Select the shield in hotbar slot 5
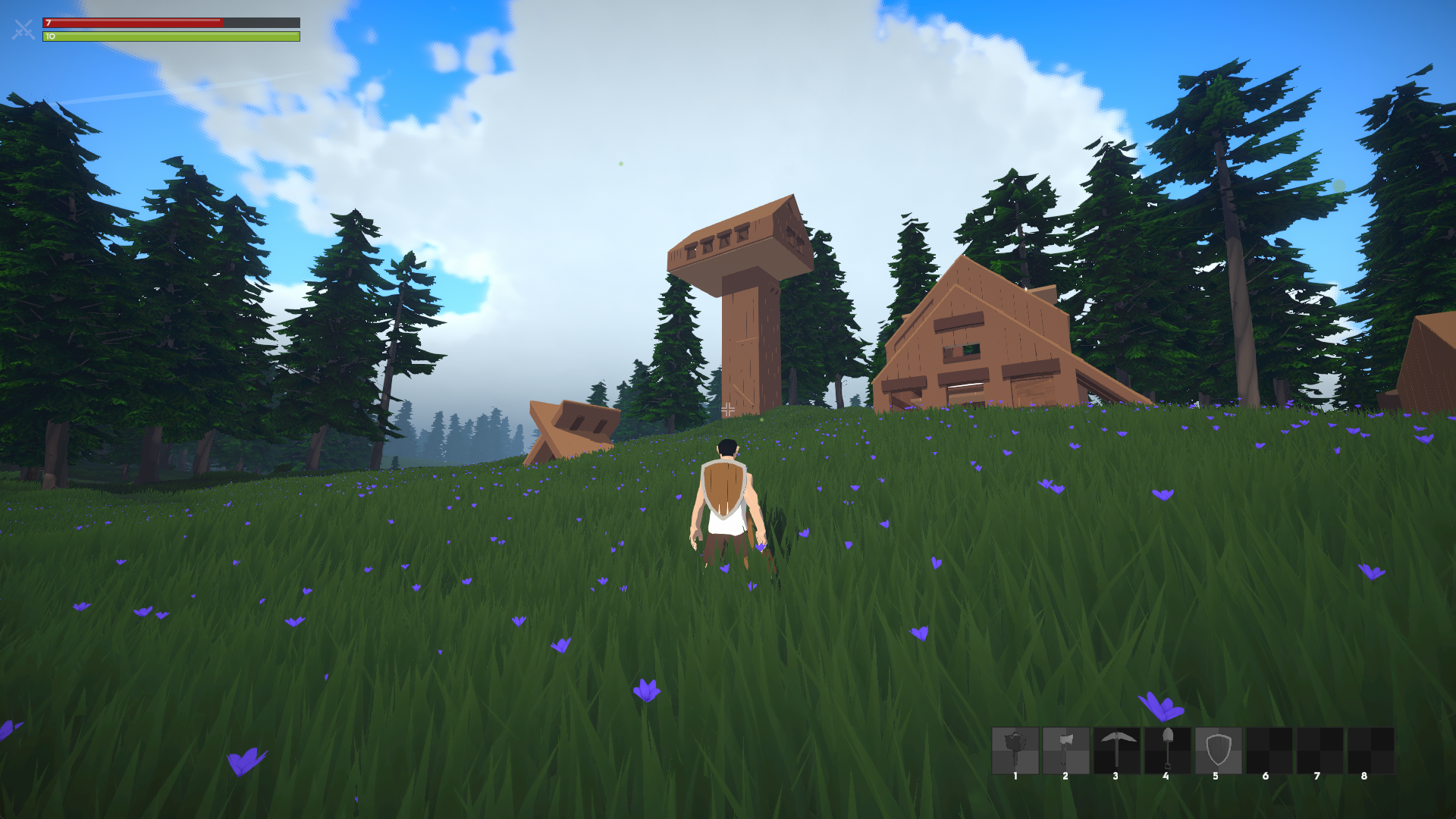 (x=1218, y=750)
